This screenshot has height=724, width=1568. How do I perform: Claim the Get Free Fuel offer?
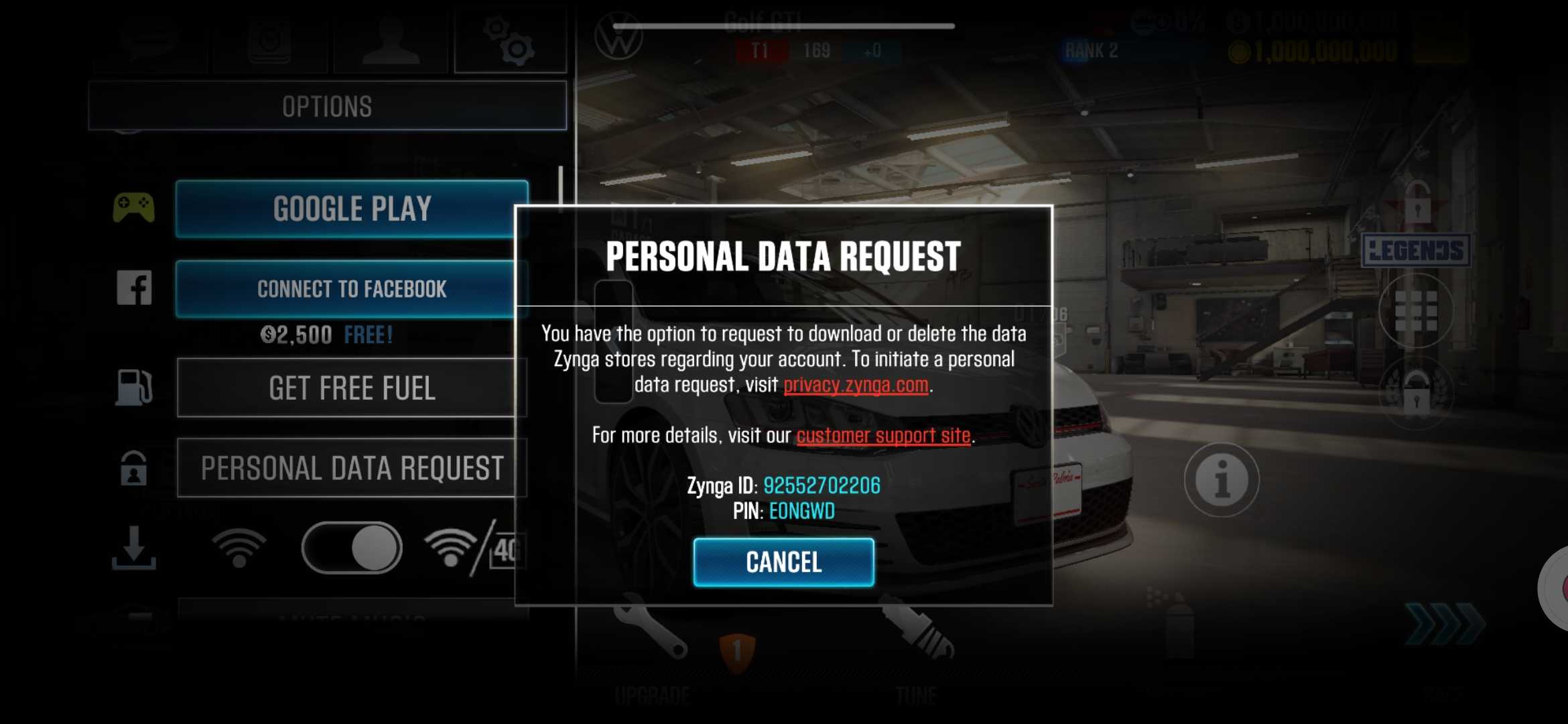tap(351, 388)
